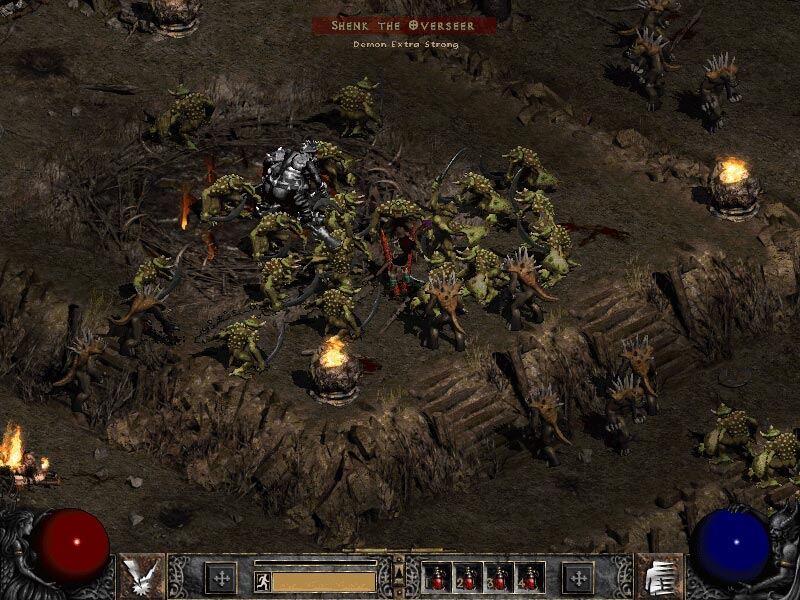
Task: Expand the mini menu arrow button
Action: click(x=399, y=571)
